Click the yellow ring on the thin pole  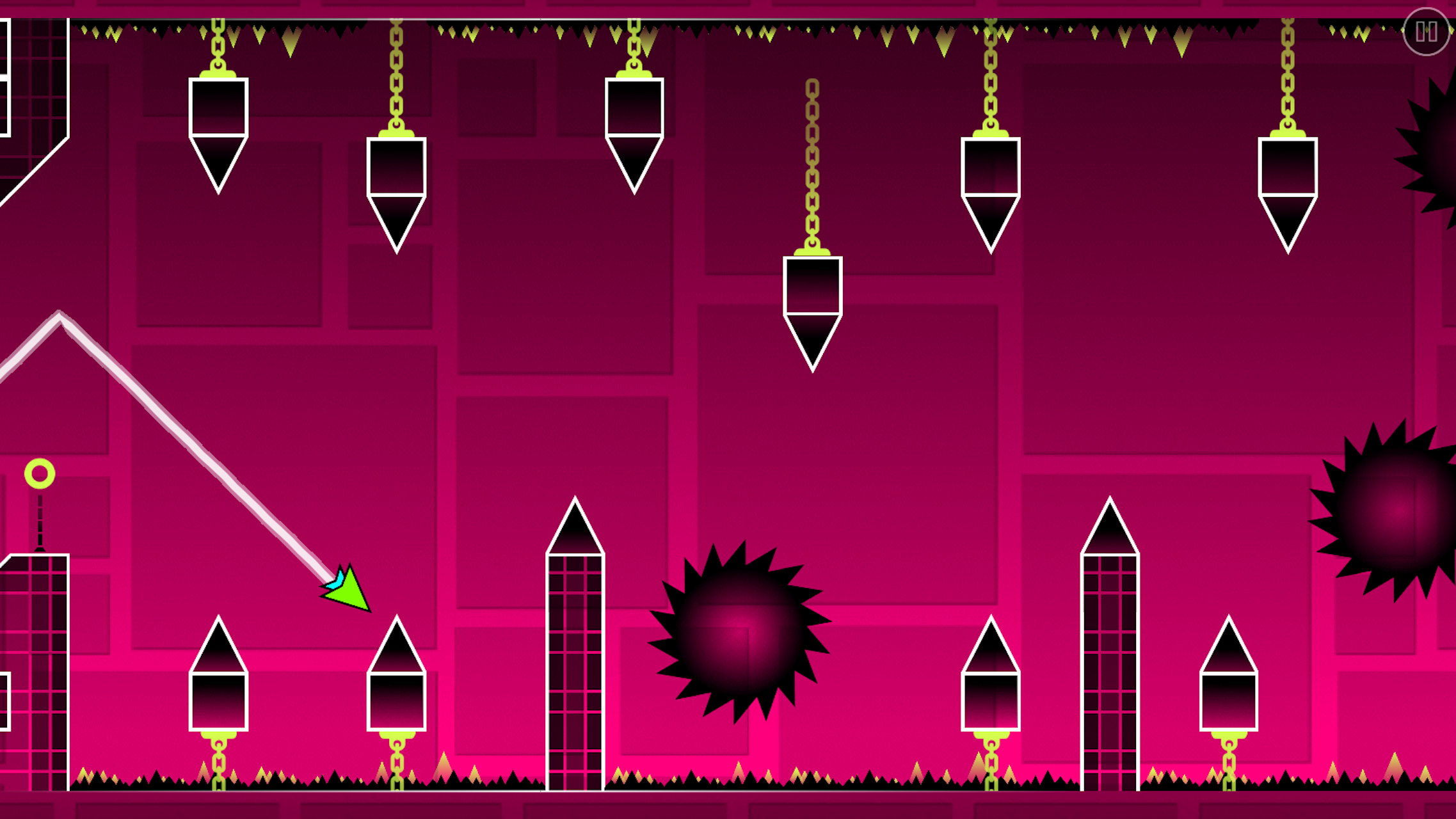38,473
